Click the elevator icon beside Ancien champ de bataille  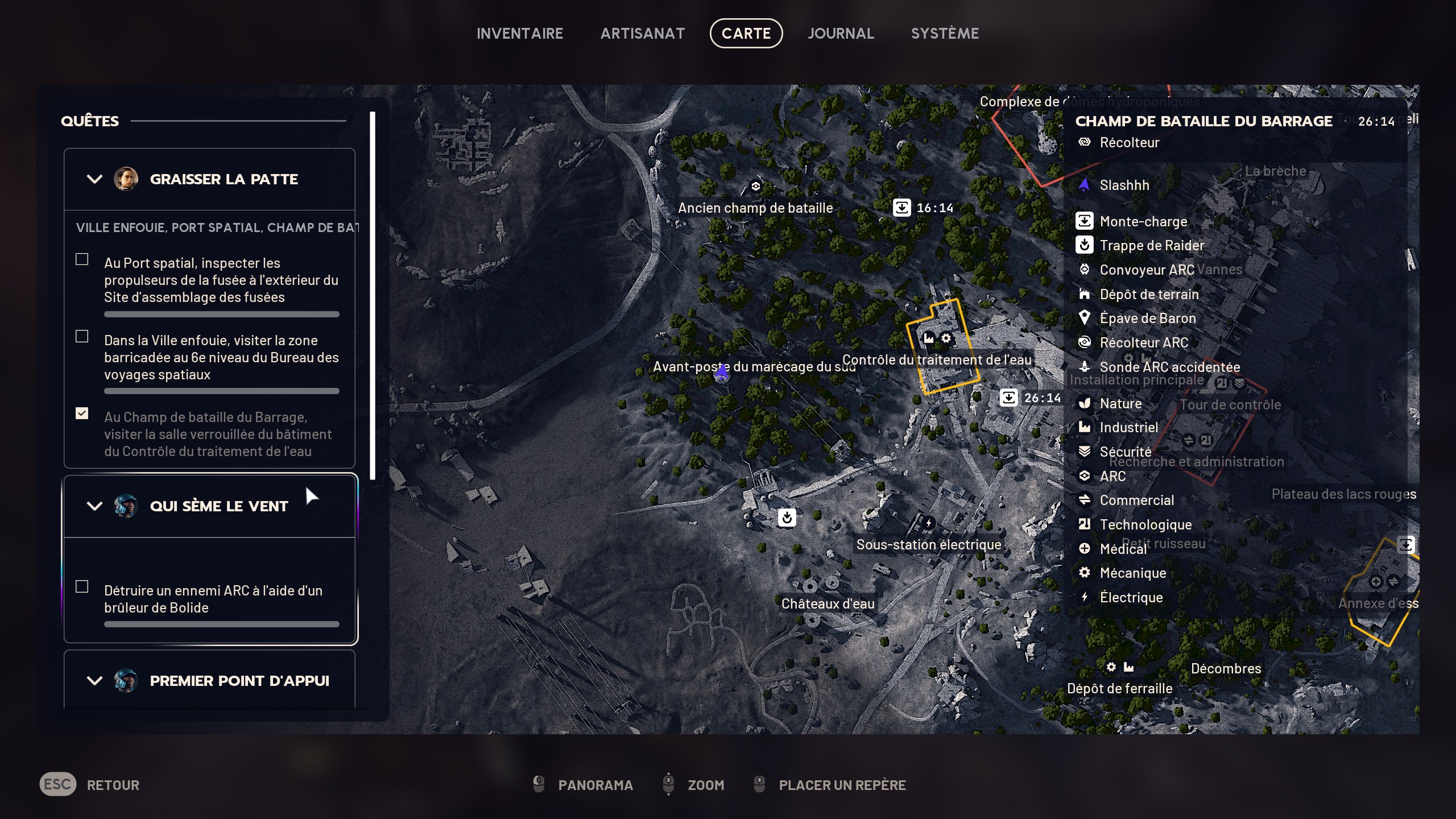tap(902, 207)
